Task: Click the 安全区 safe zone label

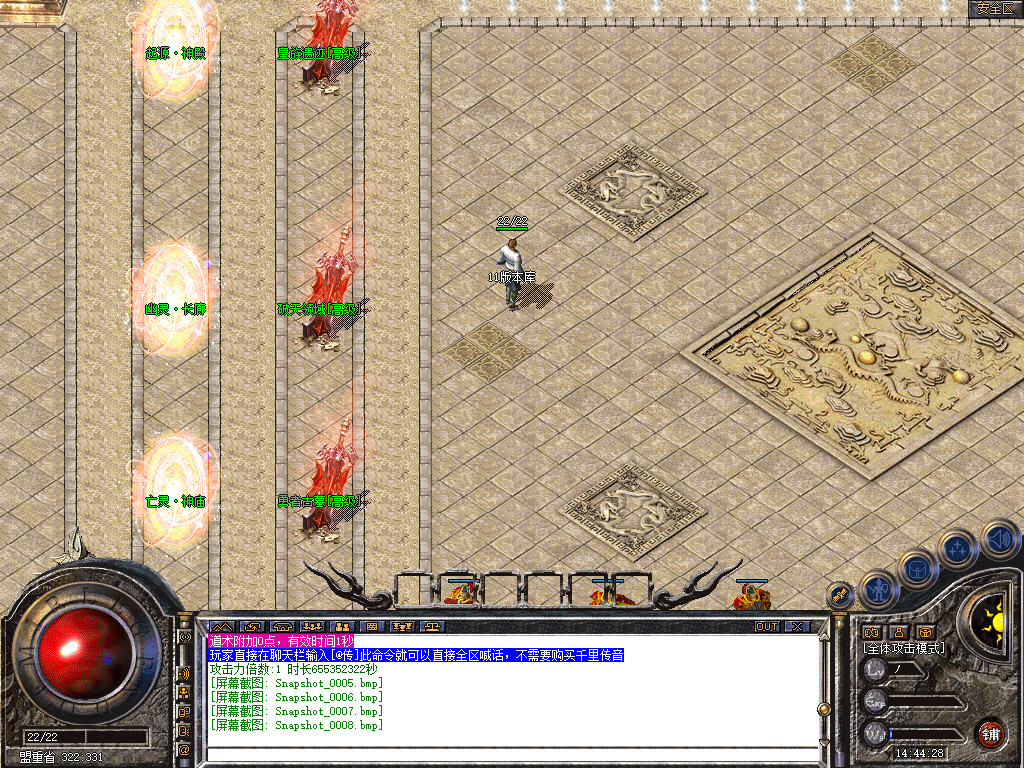Action: [995, 8]
